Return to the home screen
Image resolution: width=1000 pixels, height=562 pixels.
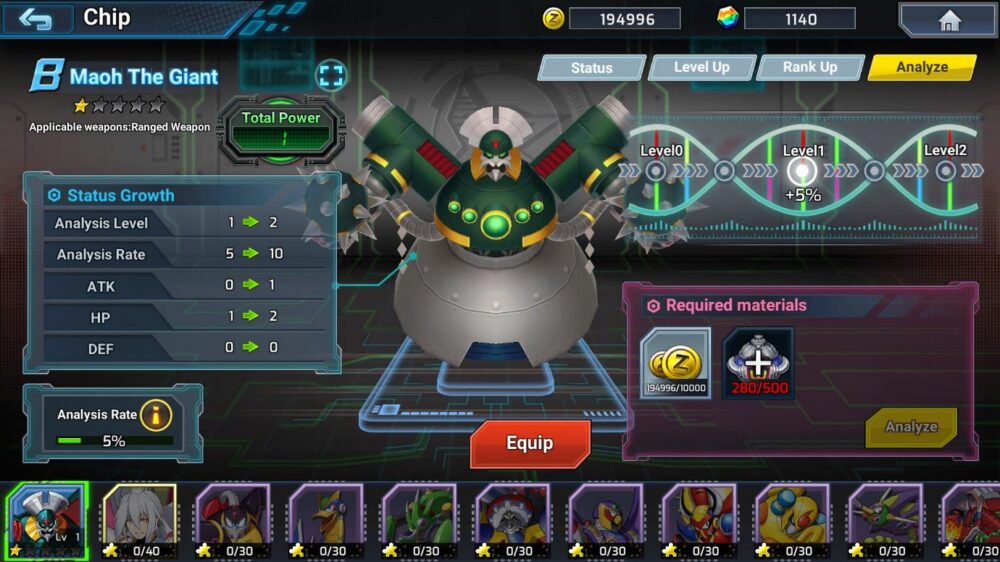click(947, 20)
